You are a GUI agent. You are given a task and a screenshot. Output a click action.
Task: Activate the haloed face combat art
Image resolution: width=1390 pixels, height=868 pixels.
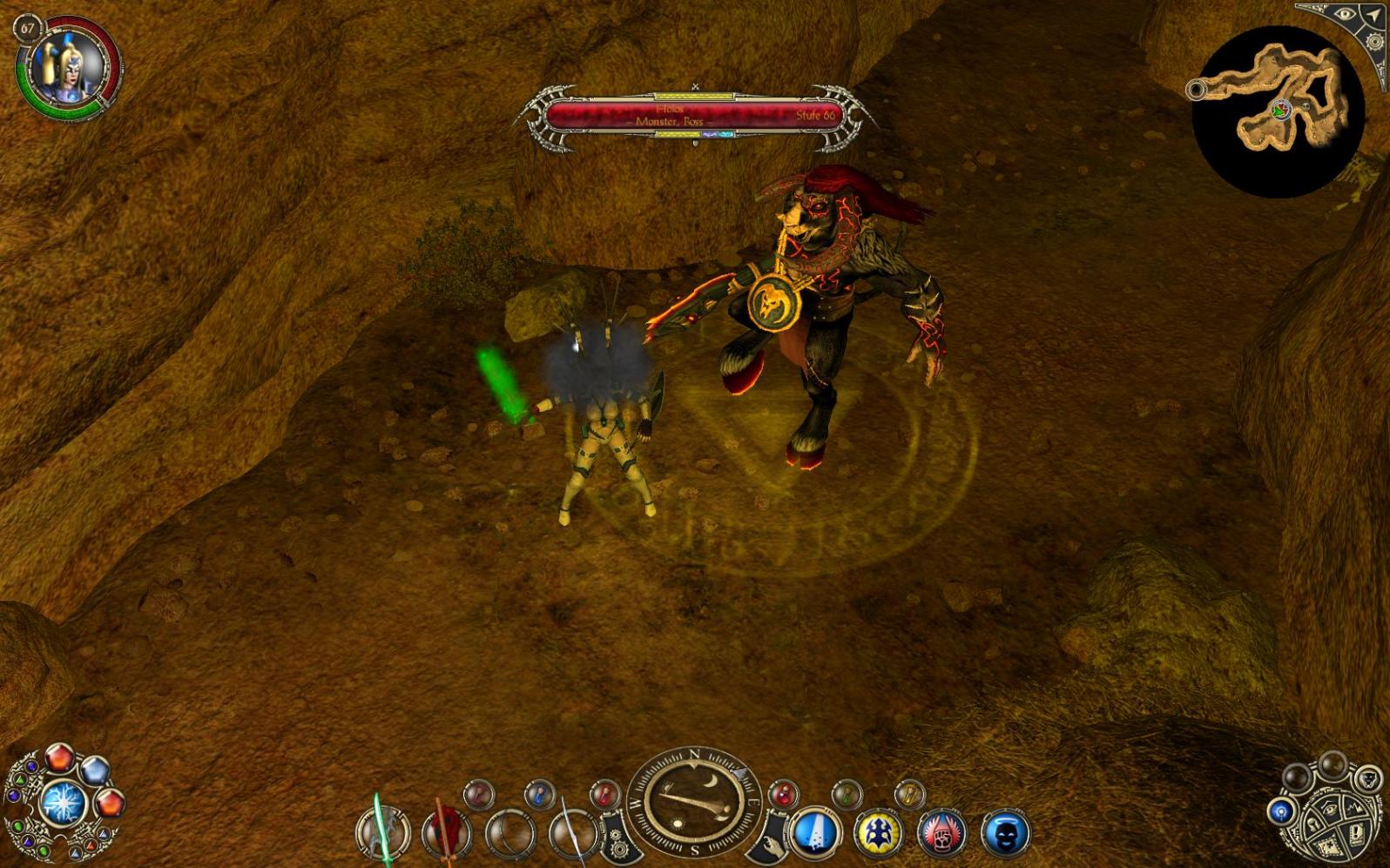[1005, 831]
